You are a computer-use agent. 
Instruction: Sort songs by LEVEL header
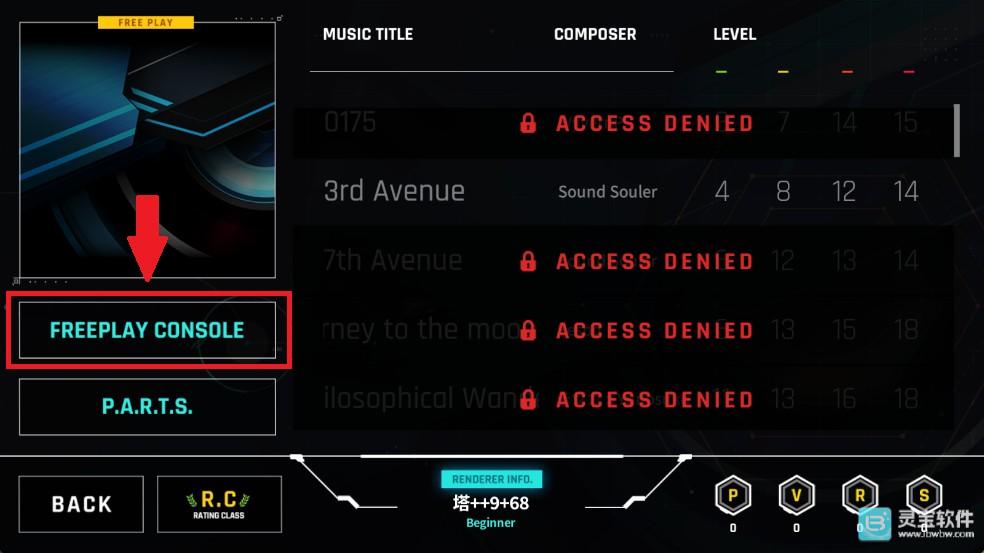point(734,34)
